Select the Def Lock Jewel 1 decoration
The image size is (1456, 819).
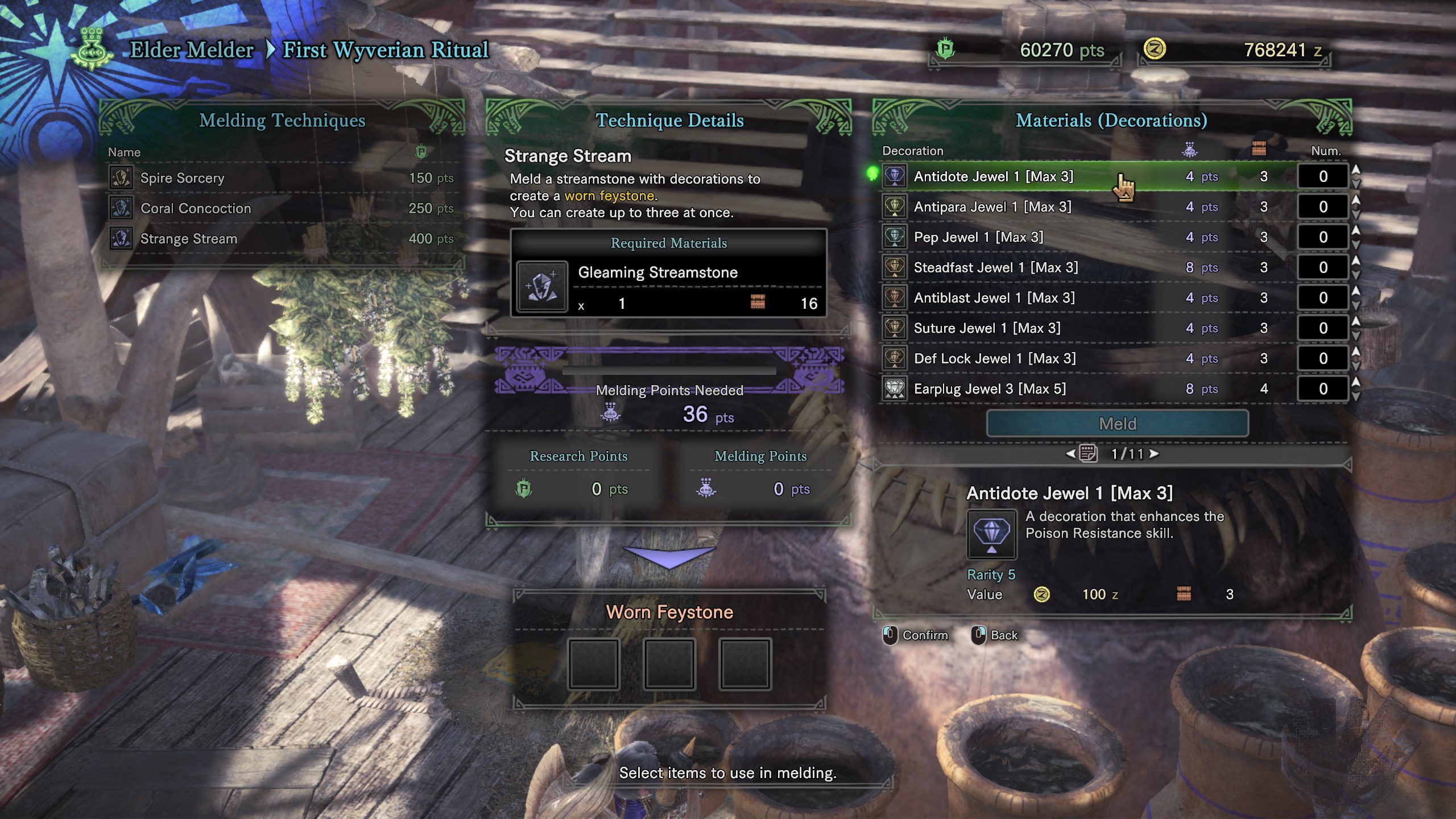coord(994,358)
